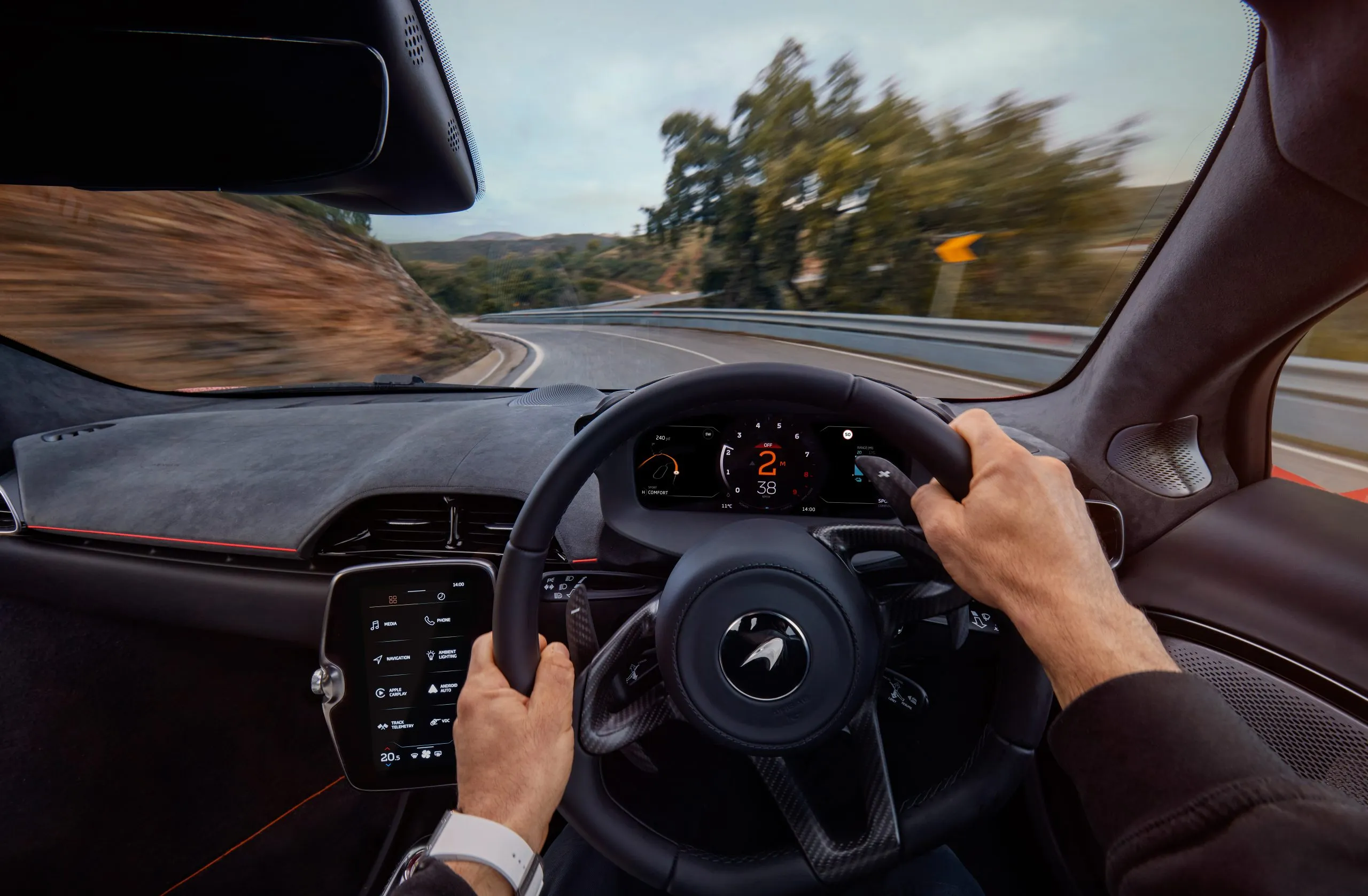Image resolution: width=1368 pixels, height=896 pixels.
Task: Tap the downward arrow below the temperature
Action: click(x=388, y=766)
